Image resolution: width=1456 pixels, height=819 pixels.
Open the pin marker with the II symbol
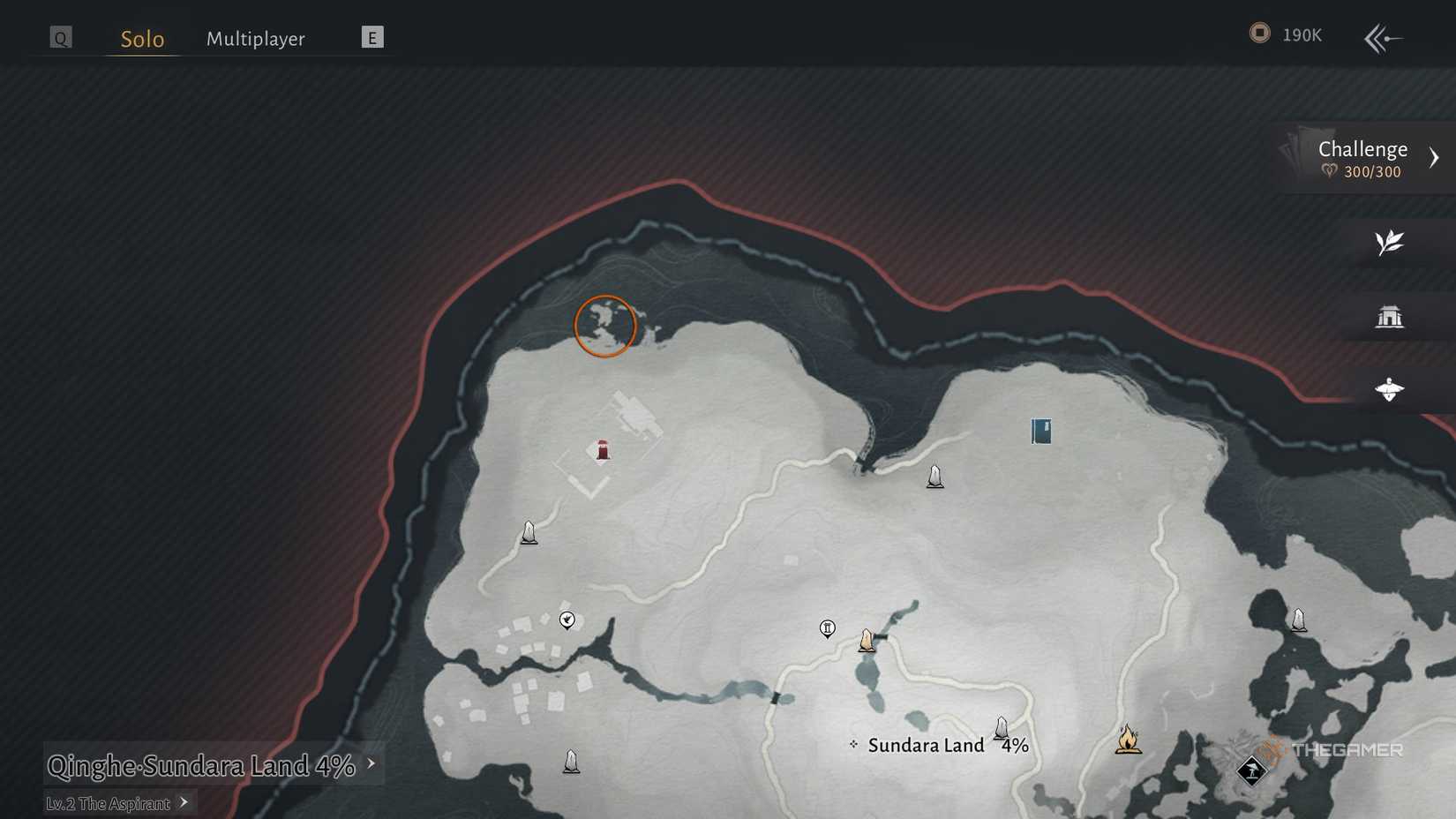click(827, 628)
